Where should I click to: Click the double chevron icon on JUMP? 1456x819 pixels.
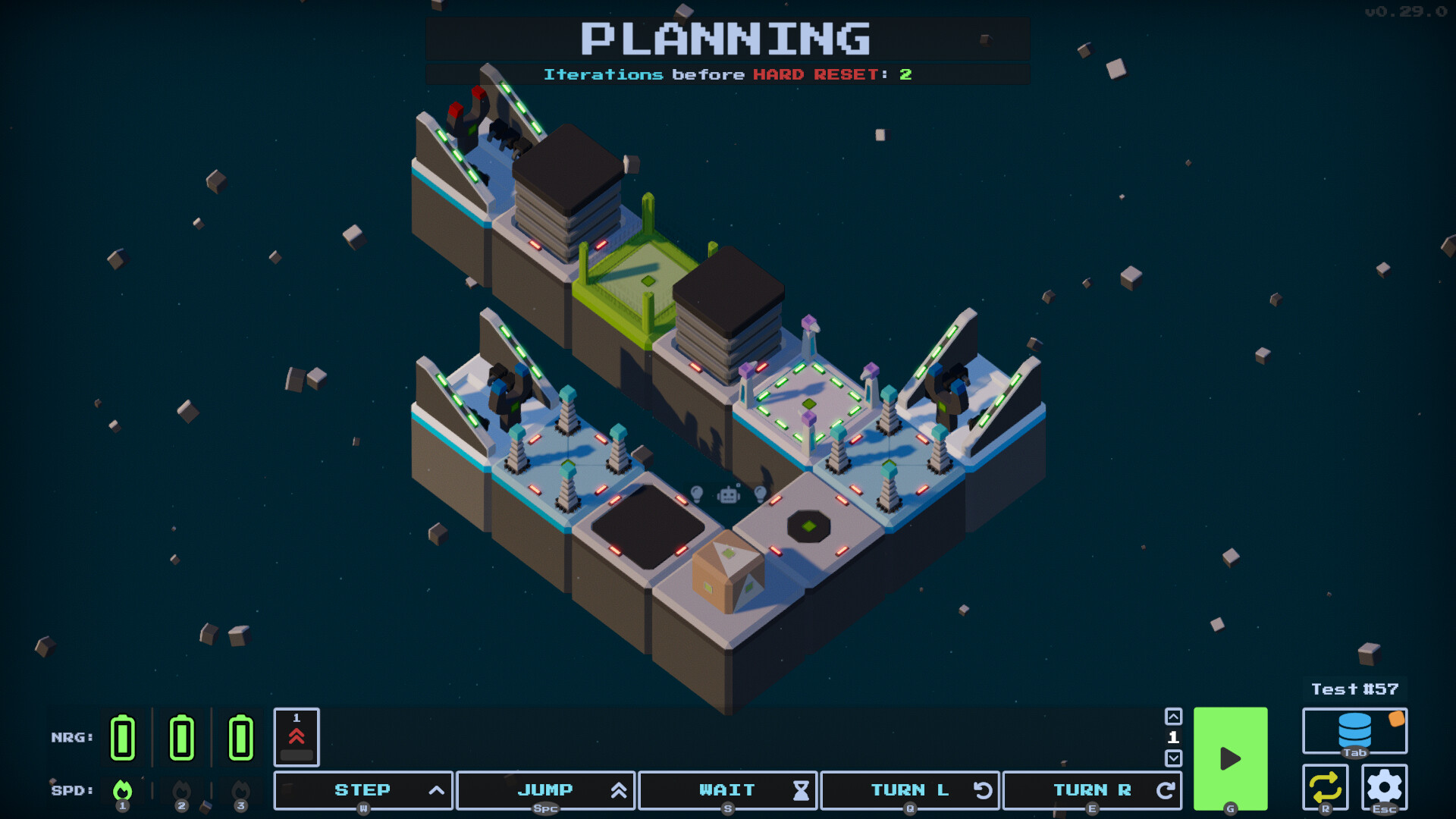coord(619,790)
